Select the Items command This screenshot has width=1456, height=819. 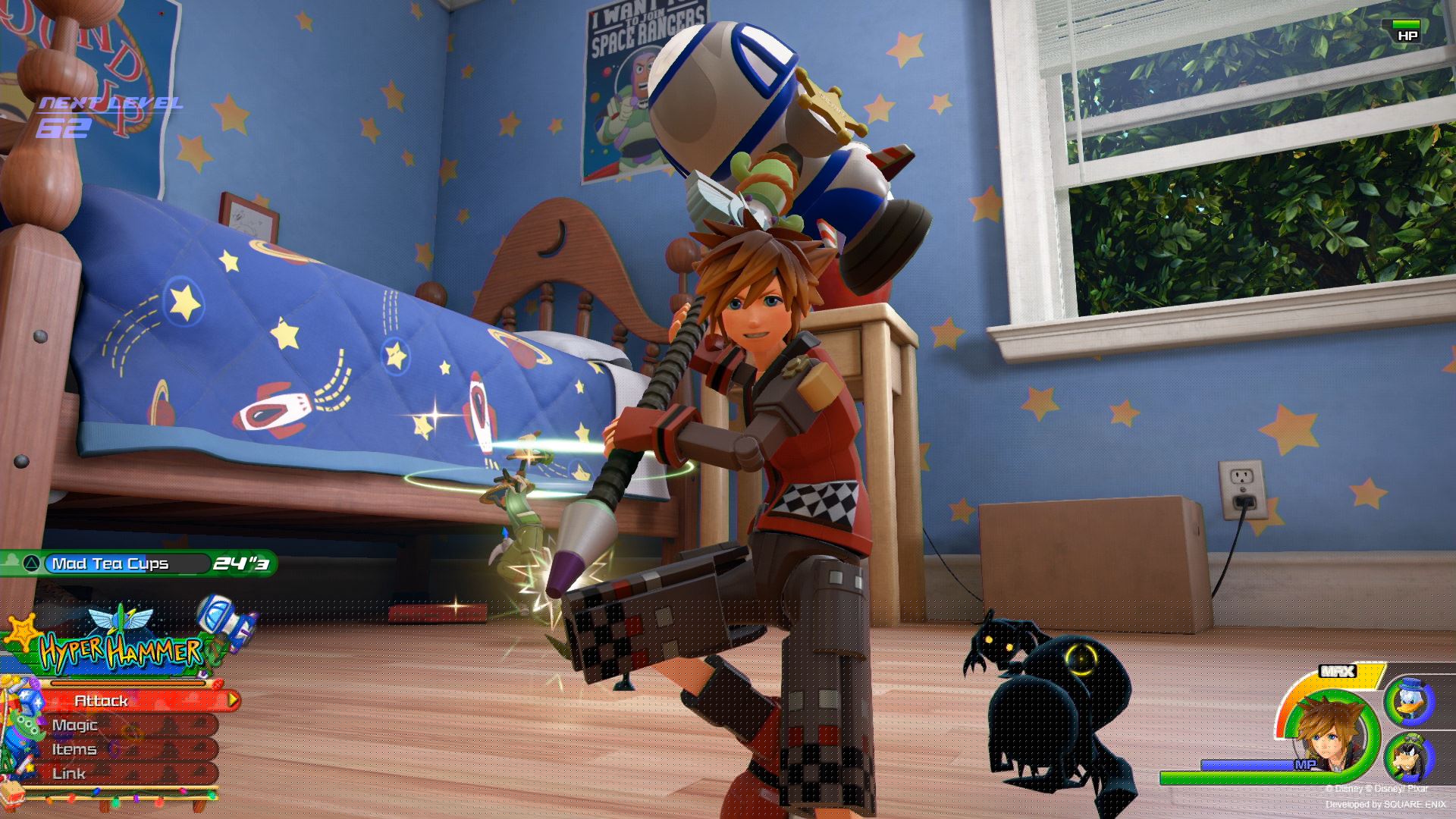pos(76,751)
